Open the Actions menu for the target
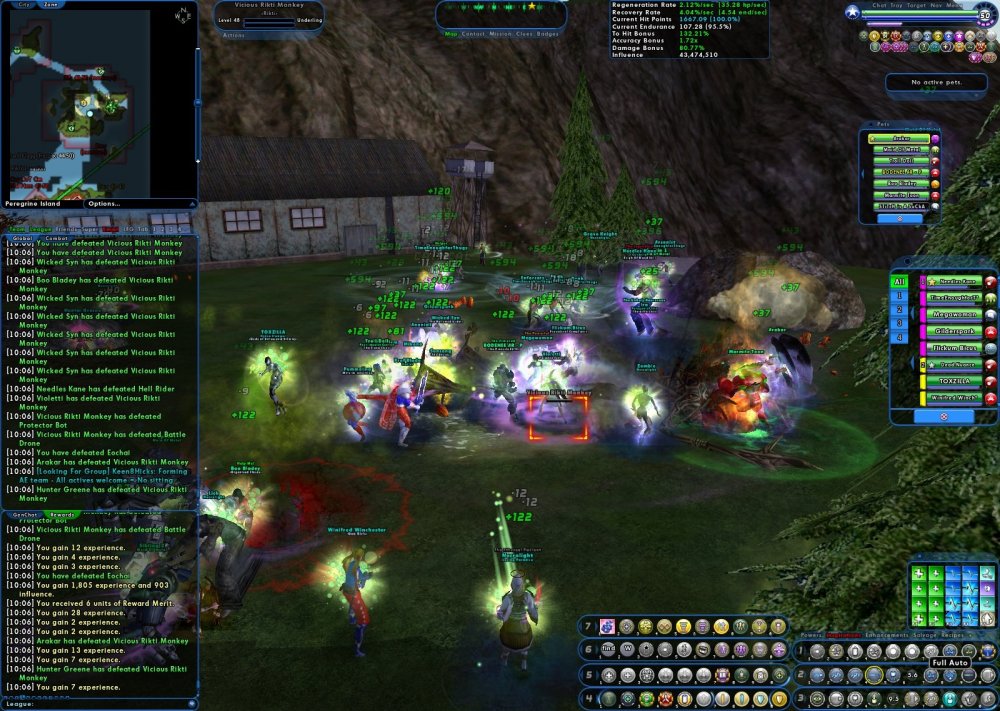The image size is (1000, 711). click(234, 35)
